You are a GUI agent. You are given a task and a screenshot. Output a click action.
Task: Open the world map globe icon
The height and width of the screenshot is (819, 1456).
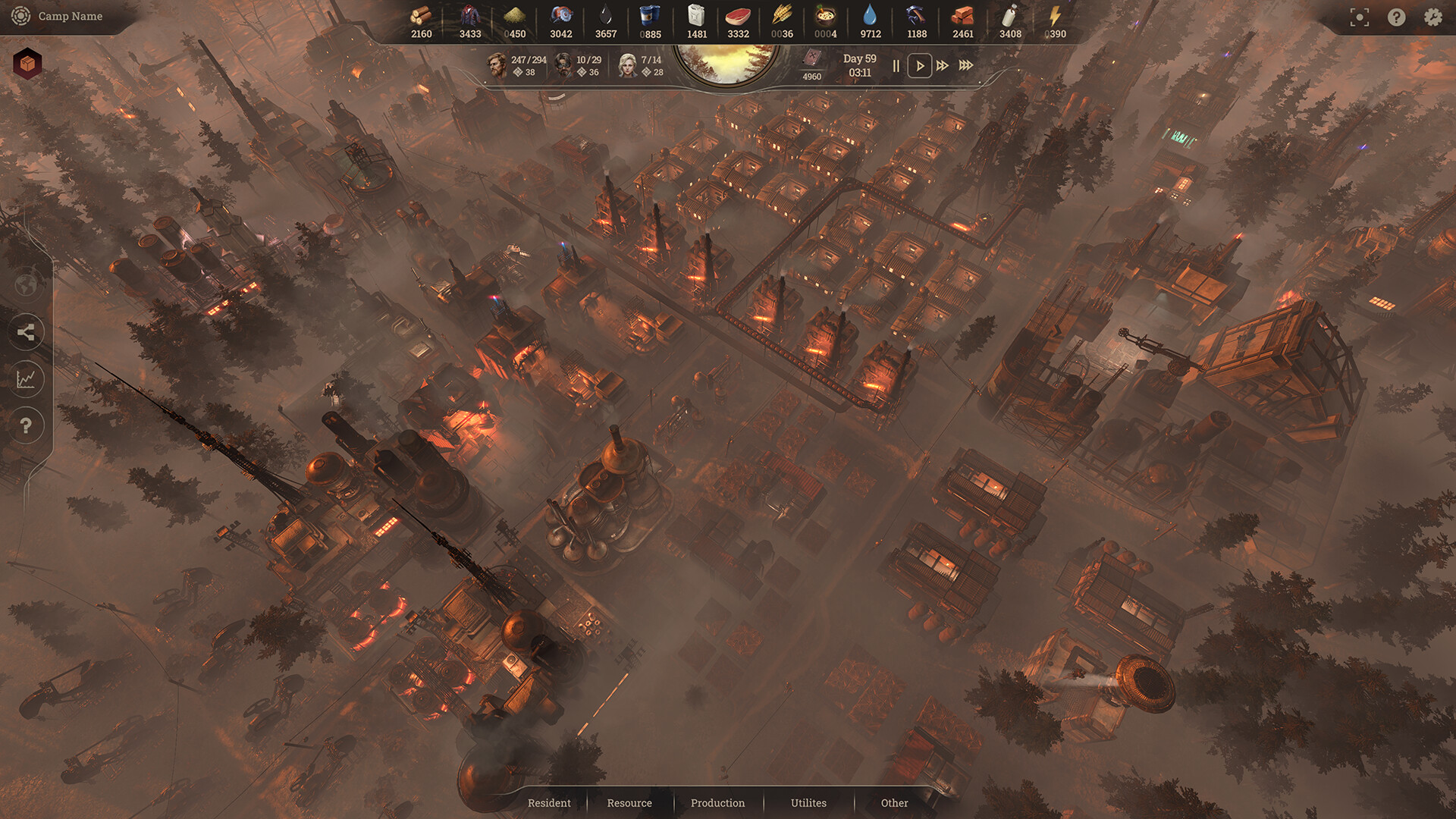coord(27,286)
